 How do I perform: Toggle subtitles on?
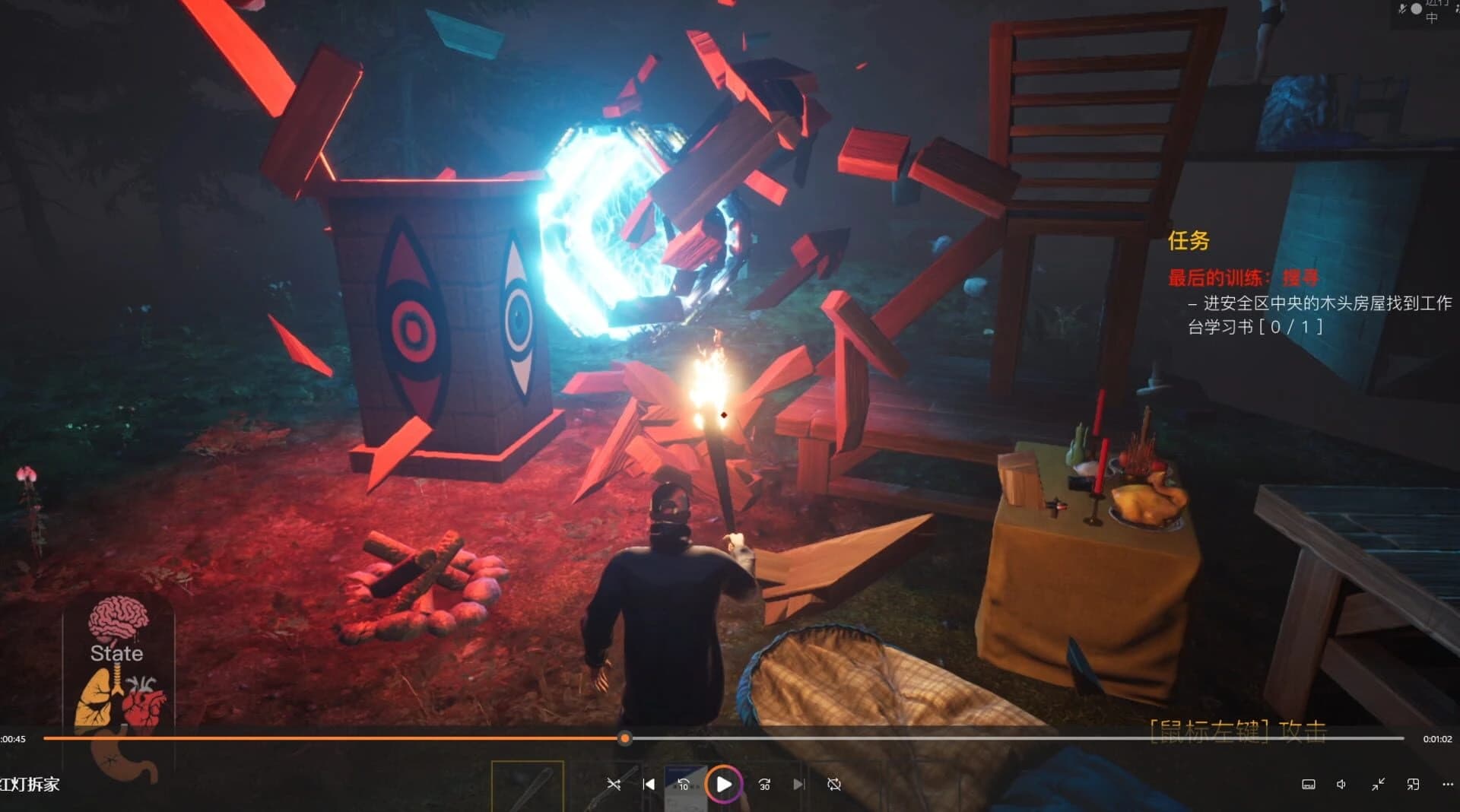click(x=1309, y=784)
